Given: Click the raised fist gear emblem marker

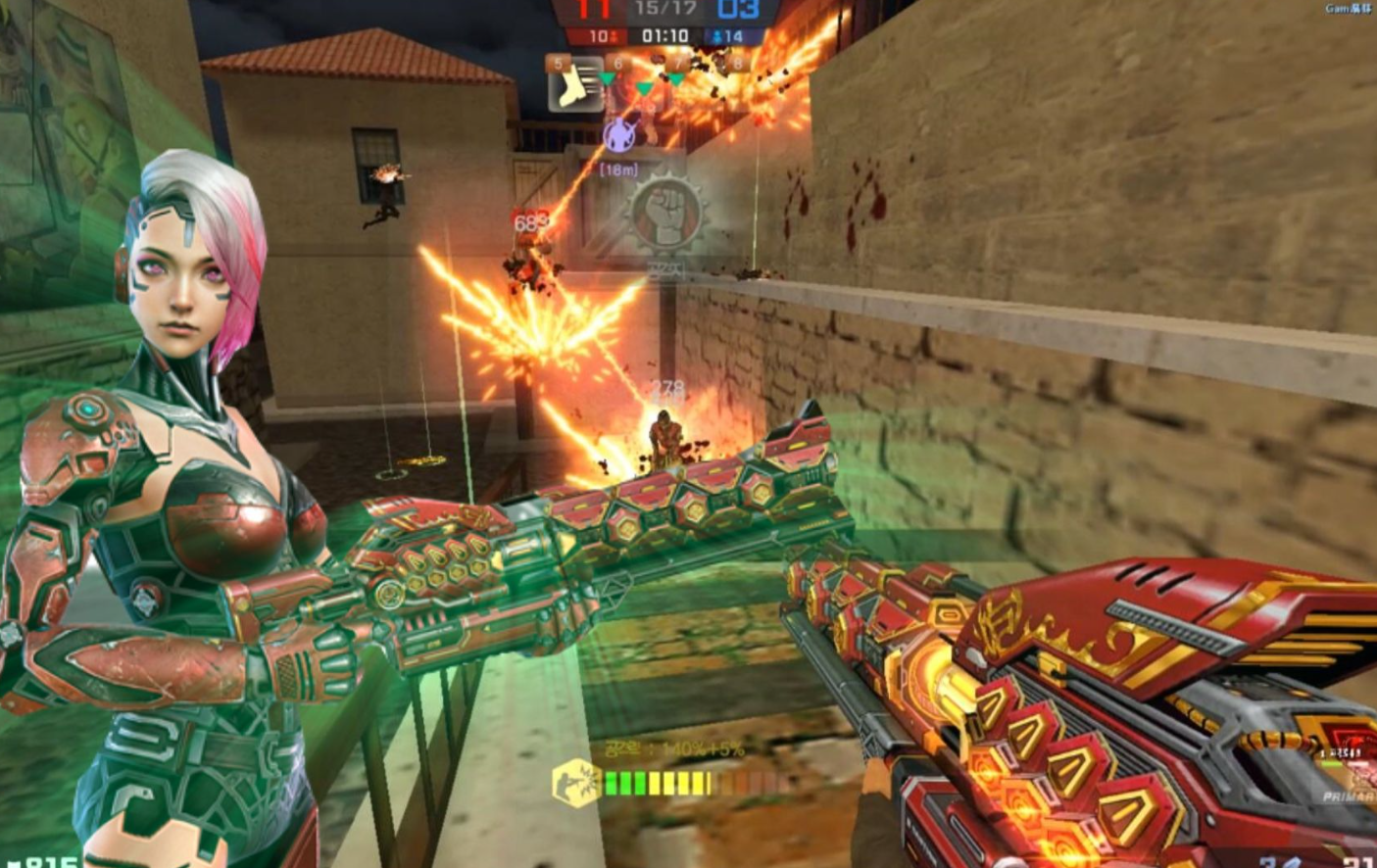Looking at the screenshot, I should pyautogui.click(x=665, y=213).
